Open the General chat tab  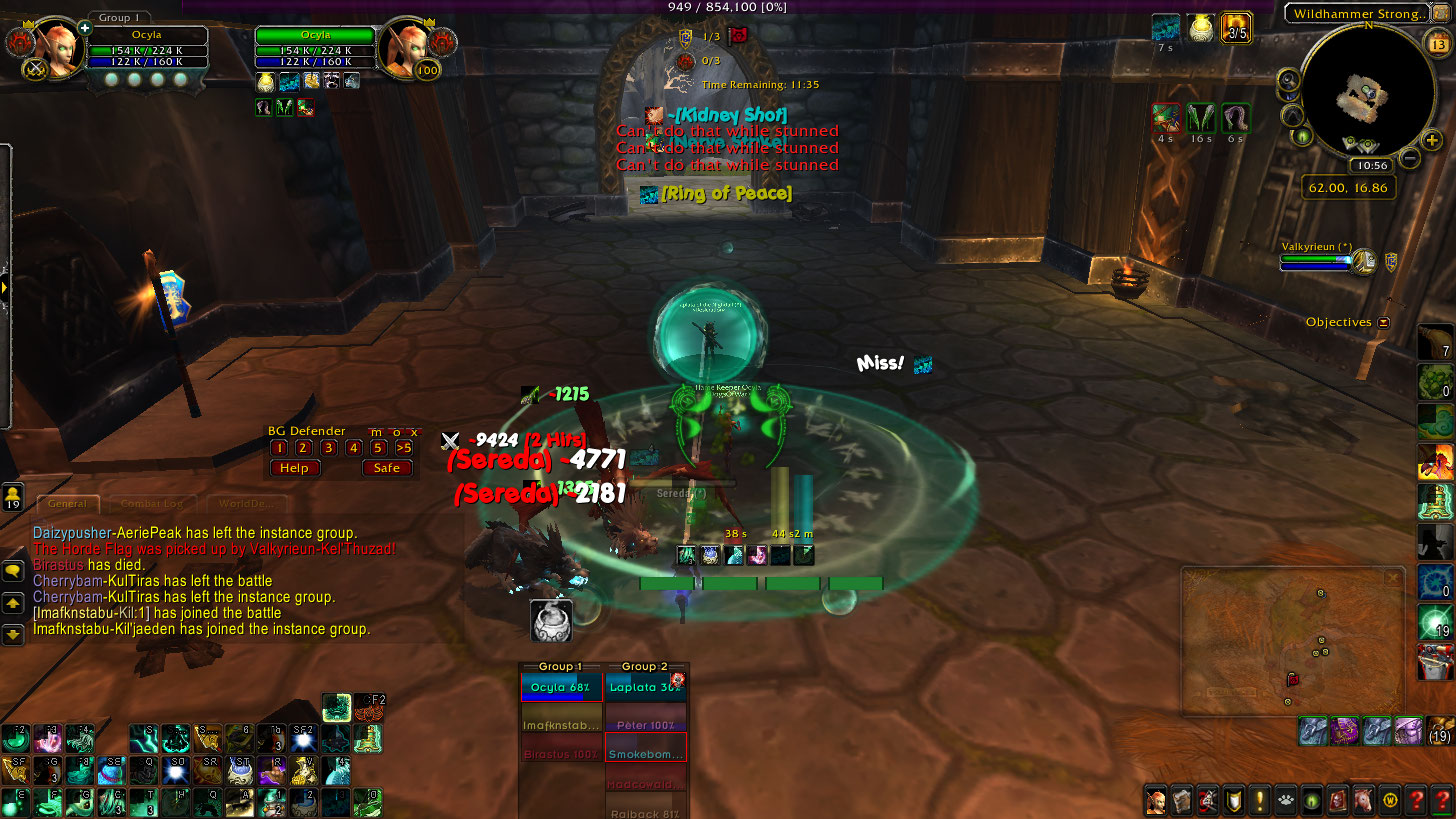click(68, 504)
